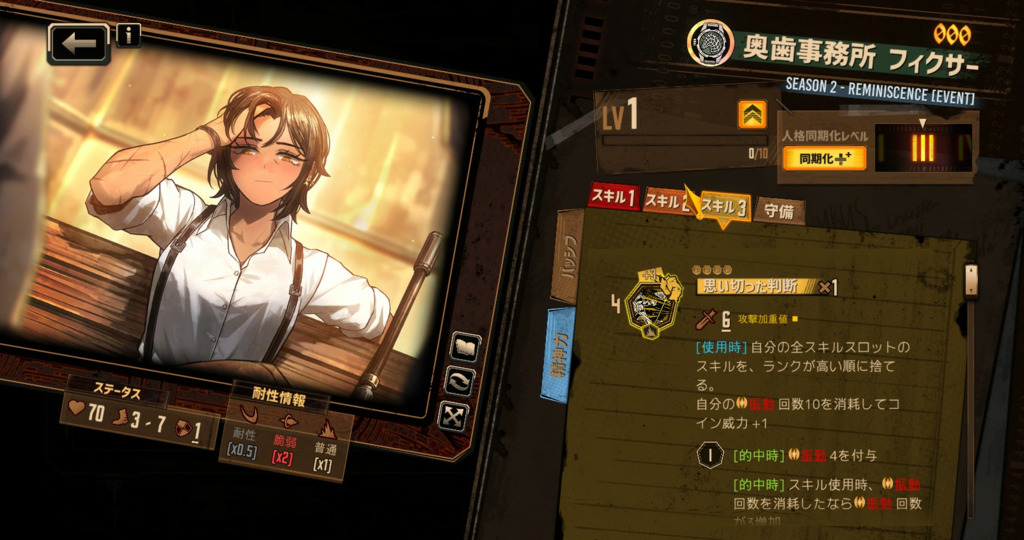Open the info 'i' button
This screenshot has width=1024, height=540.
pyautogui.click(x=128, y=36)
